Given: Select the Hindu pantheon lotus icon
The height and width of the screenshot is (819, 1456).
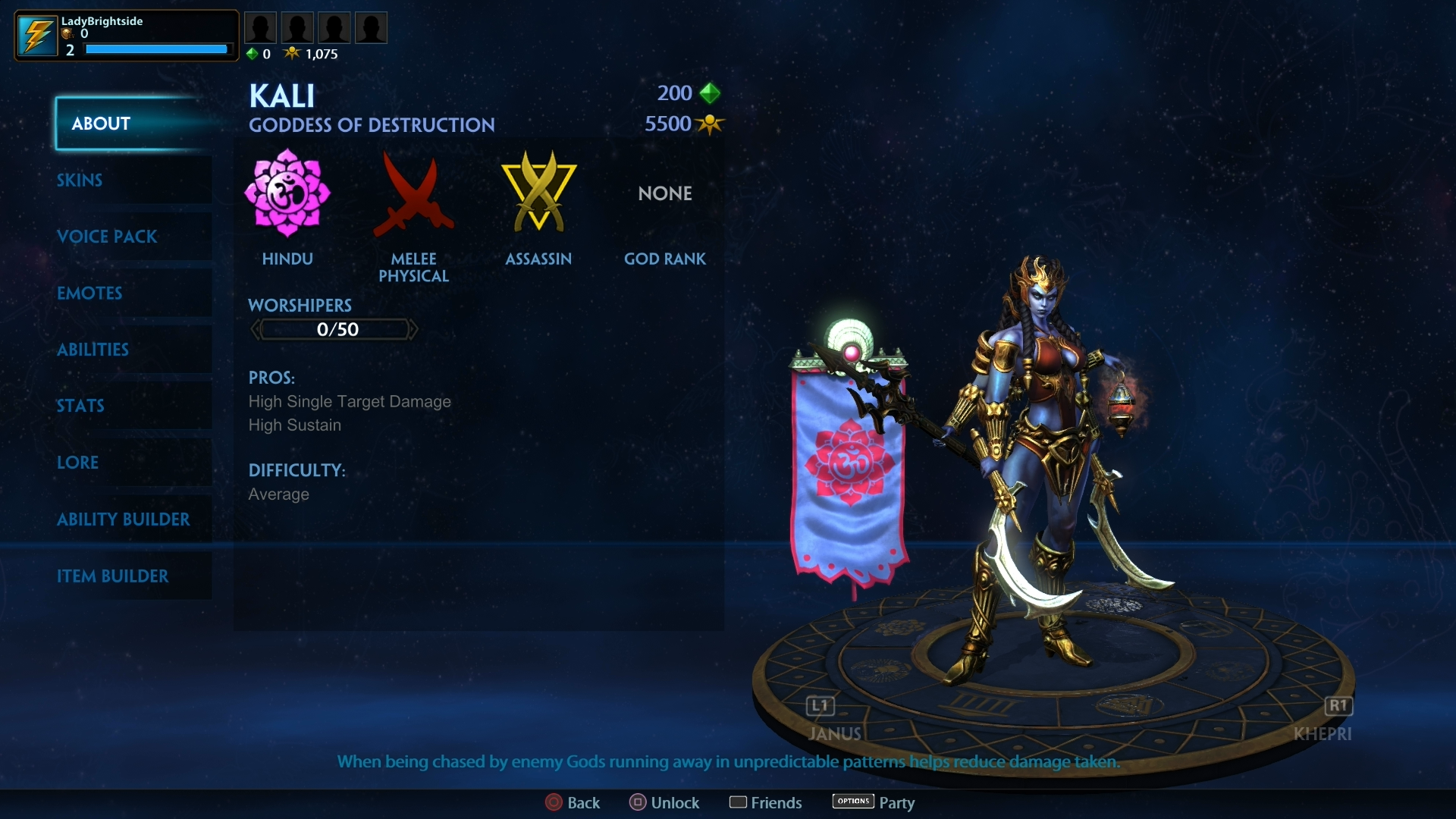Looking at the screenshot, I should click(287, 194).
